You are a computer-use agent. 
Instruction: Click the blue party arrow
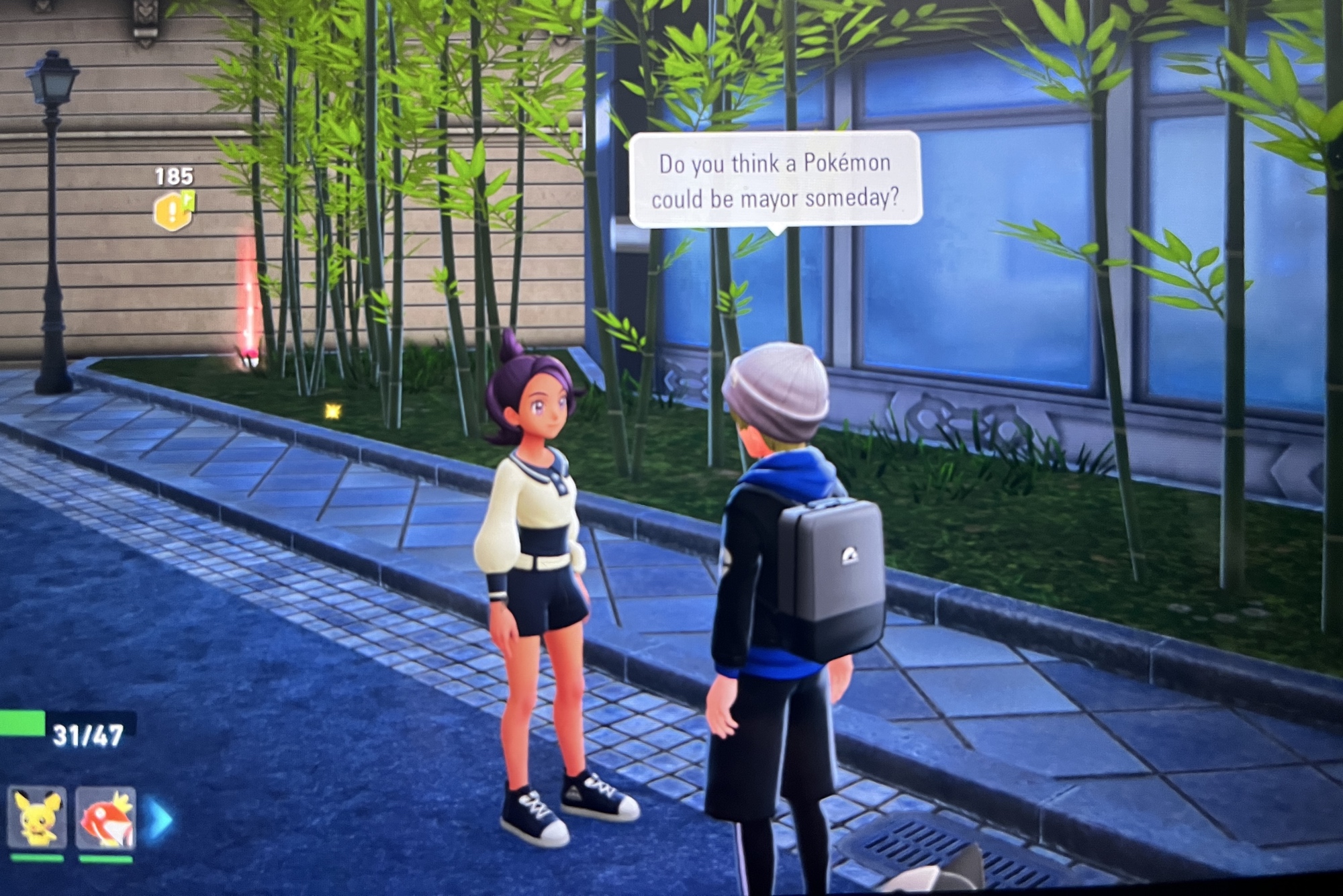click(x=158, y=819)
